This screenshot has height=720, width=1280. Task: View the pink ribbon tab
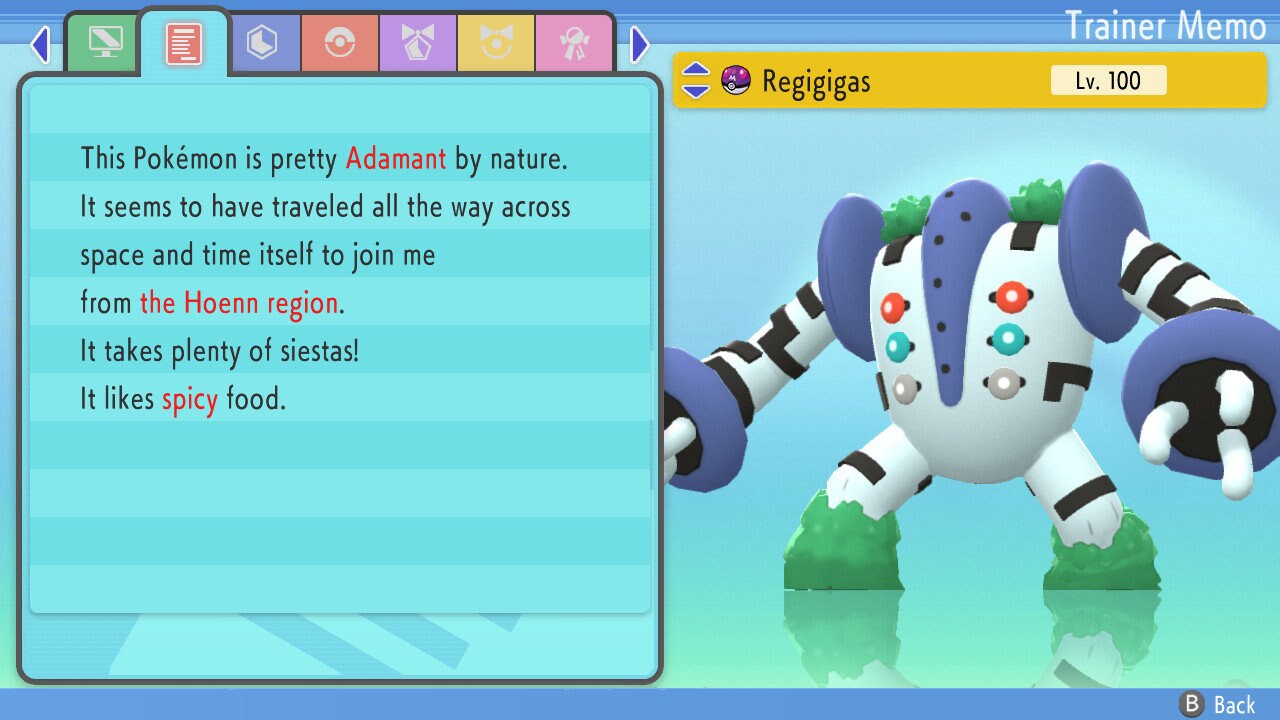574,43
